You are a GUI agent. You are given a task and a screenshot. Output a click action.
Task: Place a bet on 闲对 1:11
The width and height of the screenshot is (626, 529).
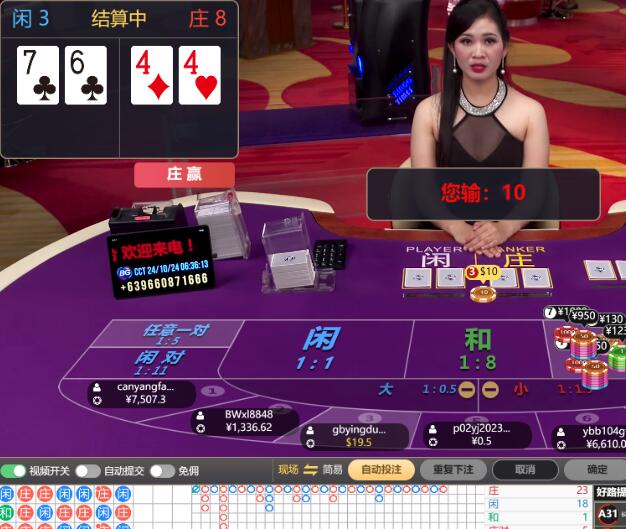tap(158, 362)
